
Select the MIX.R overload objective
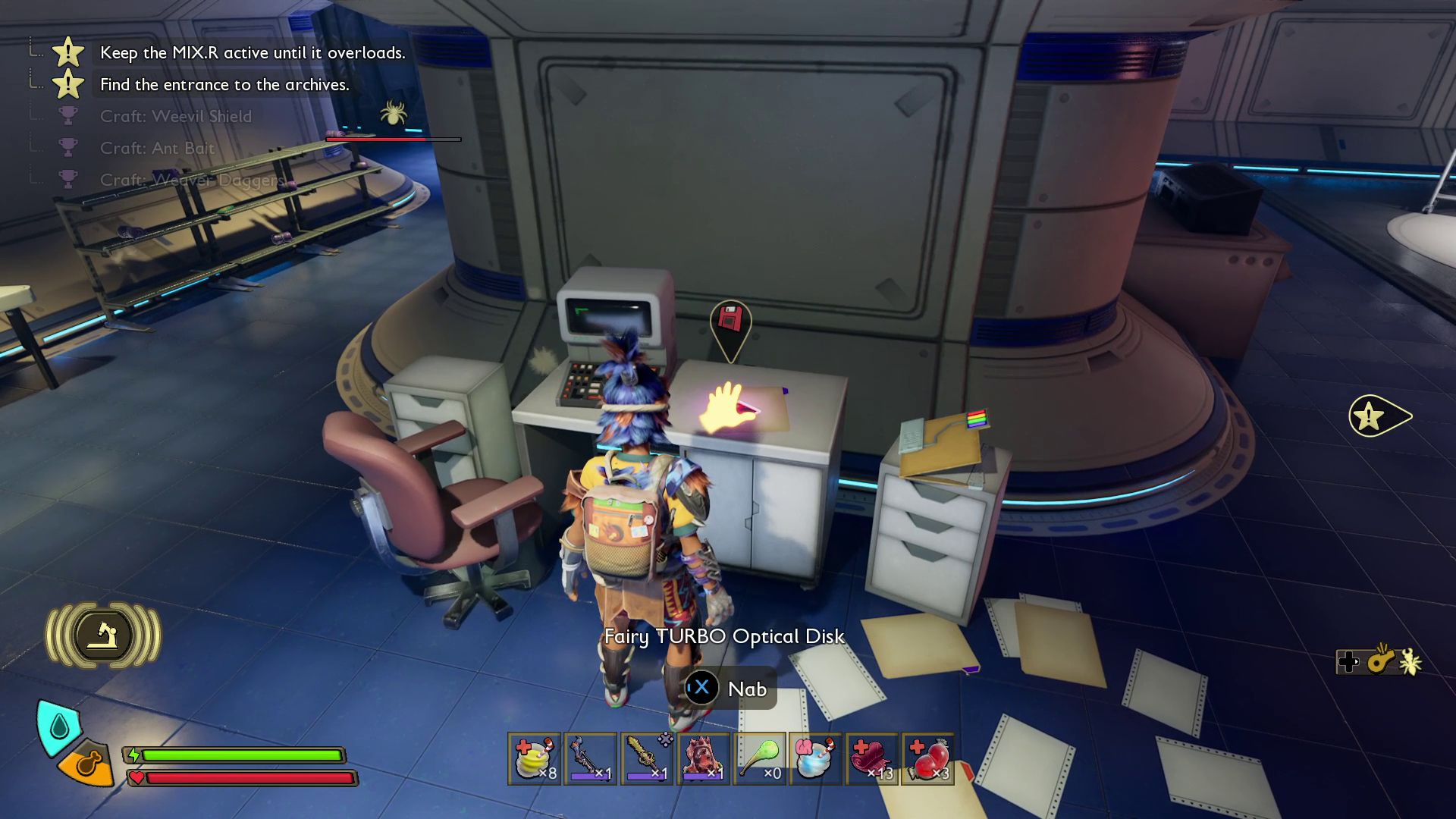[253, 53]
